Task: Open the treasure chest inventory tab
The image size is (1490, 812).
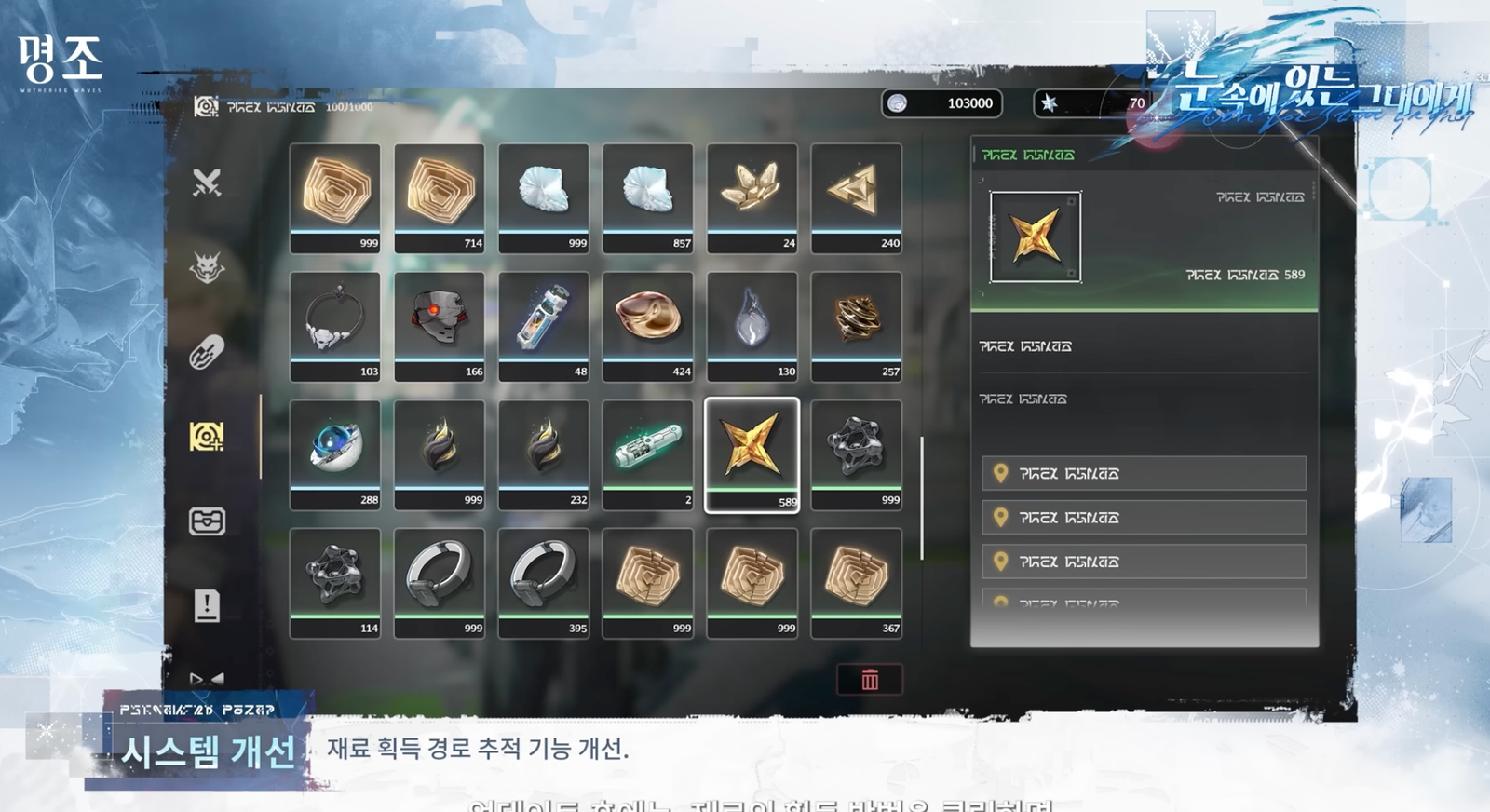Action: [207, 521]
